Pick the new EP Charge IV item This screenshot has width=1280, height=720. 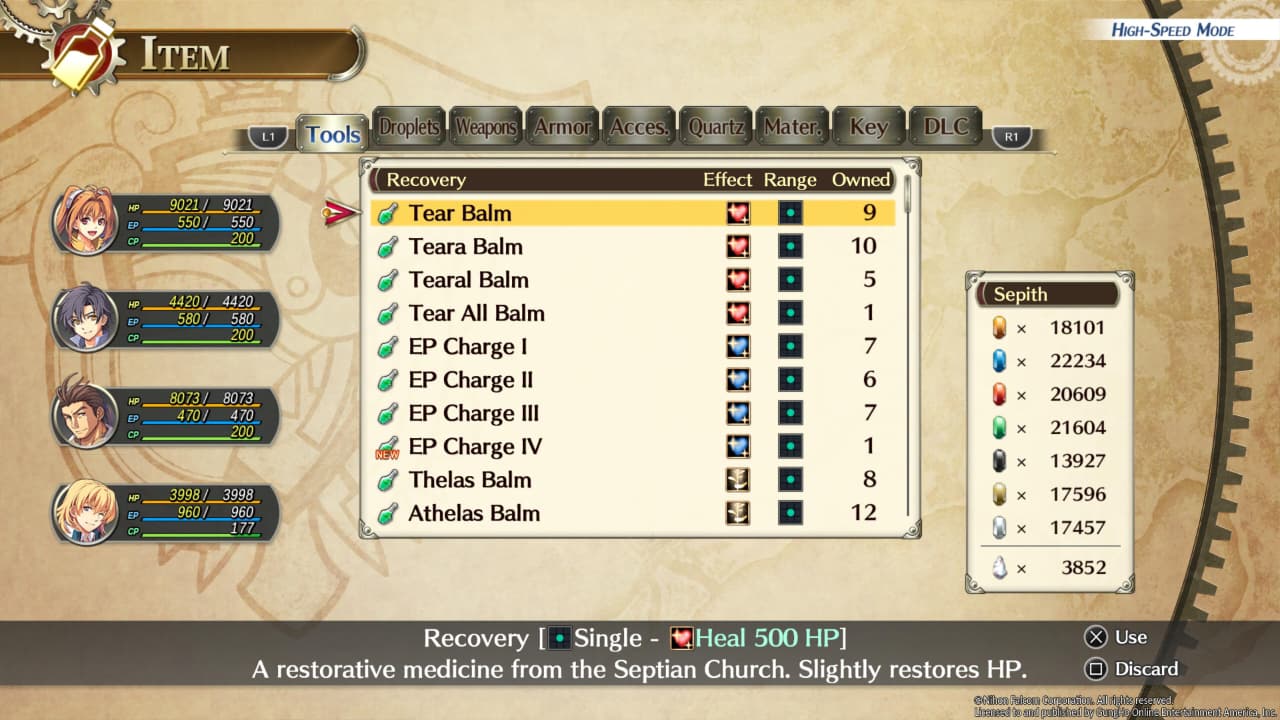point(475,447)
